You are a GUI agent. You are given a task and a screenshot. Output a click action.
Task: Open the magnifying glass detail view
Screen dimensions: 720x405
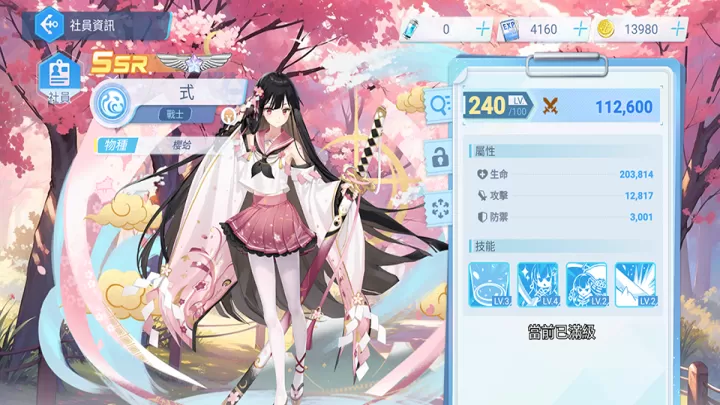coord(439,103)
